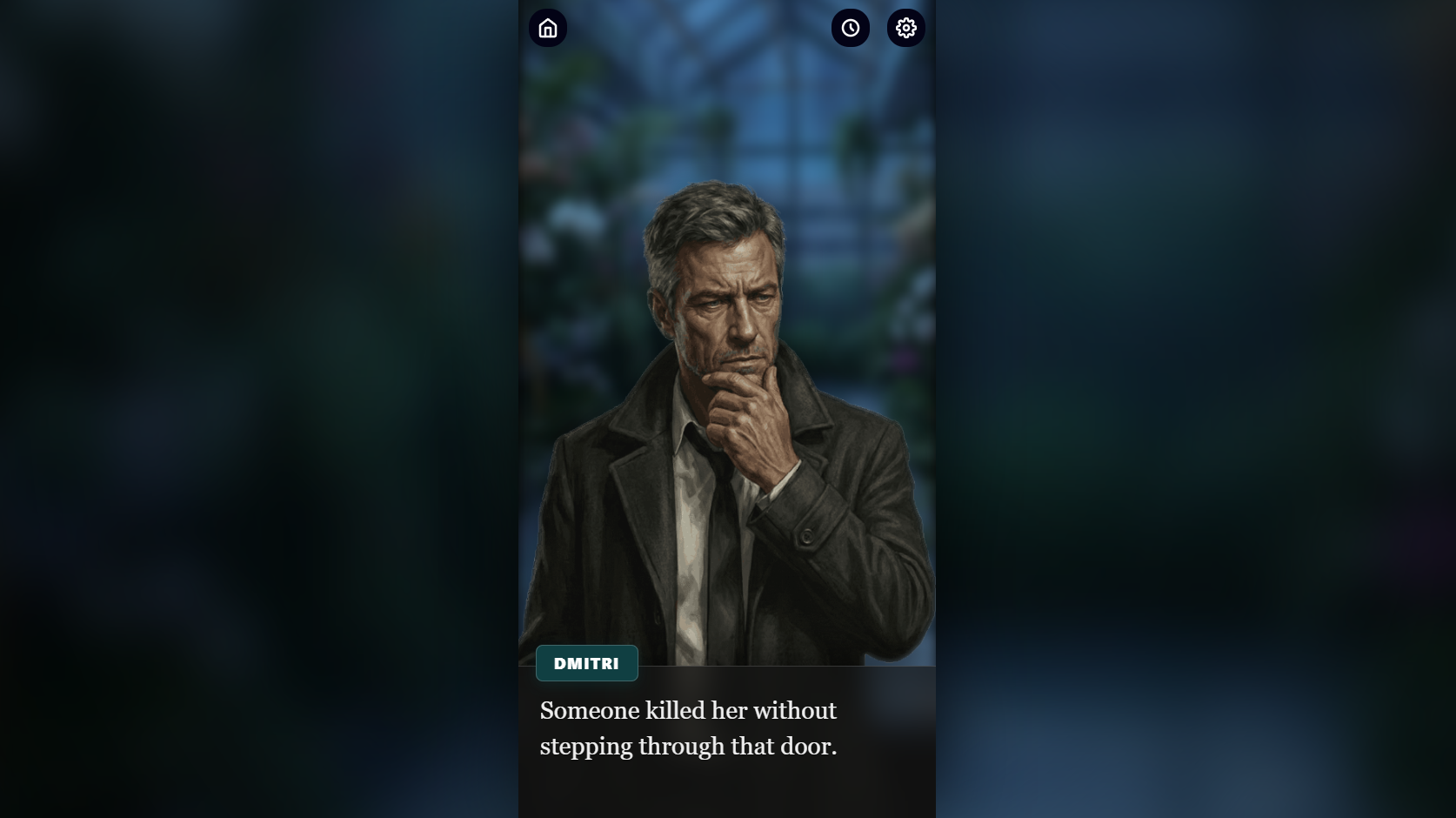The image size is (1456, 818).
Task: Open story history using the circular clock button
Action: [850, 27]
